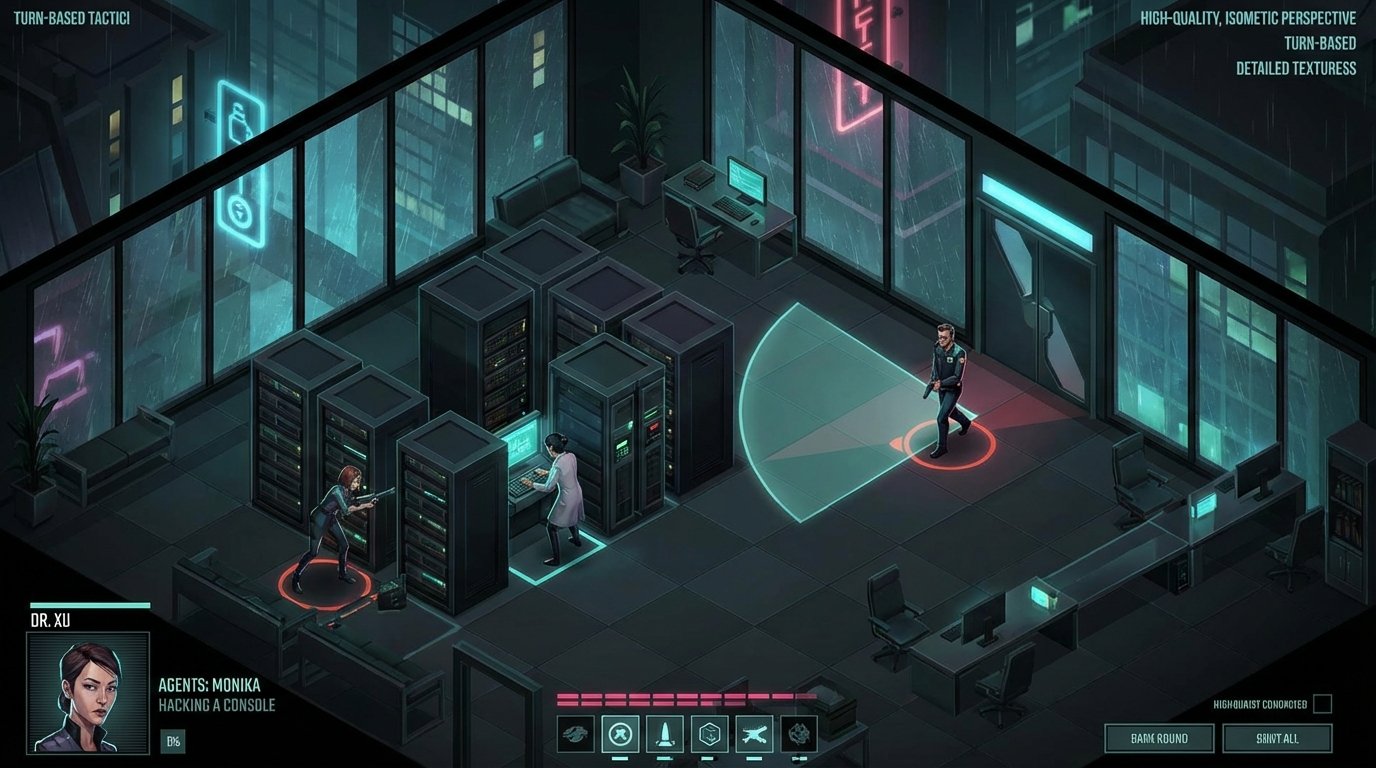The height and width of the screenshot is (768, 1376).
Task: Select the scientist hacking the server console
Action: (558, 490)
